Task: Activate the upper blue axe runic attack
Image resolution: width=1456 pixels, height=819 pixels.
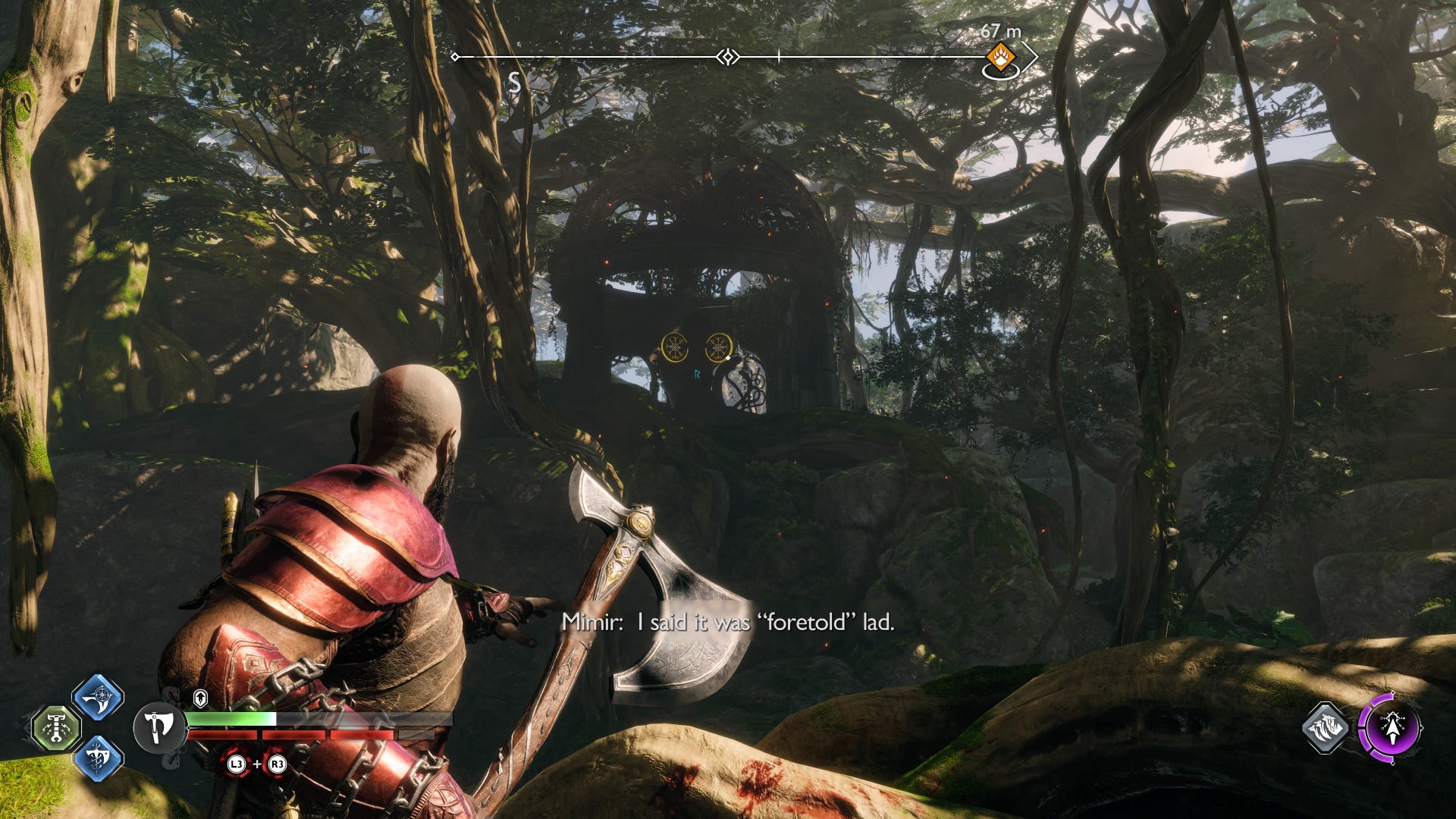Action: [98, 697]
